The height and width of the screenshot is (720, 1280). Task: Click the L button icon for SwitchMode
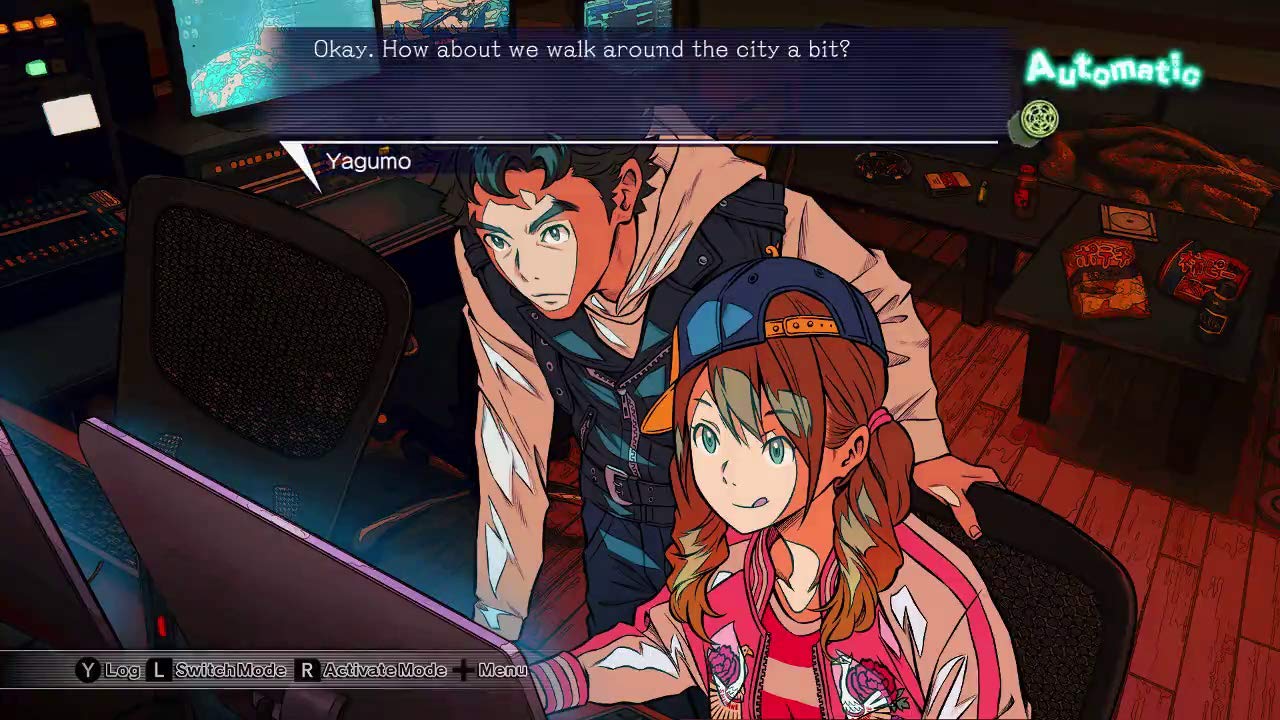[x=159, y=668]
